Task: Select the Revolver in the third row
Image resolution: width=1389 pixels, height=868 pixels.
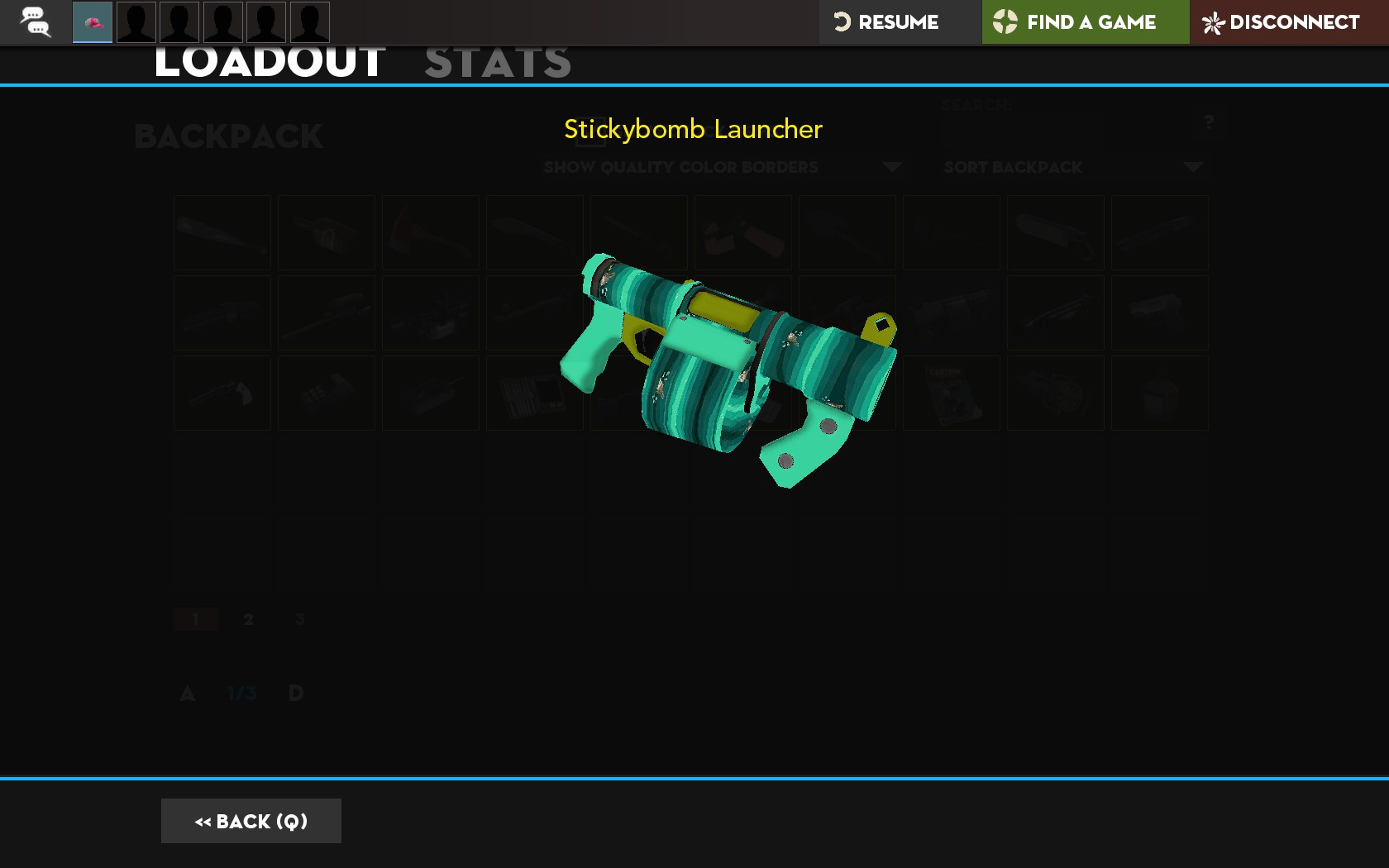Action: pos(221,393)
